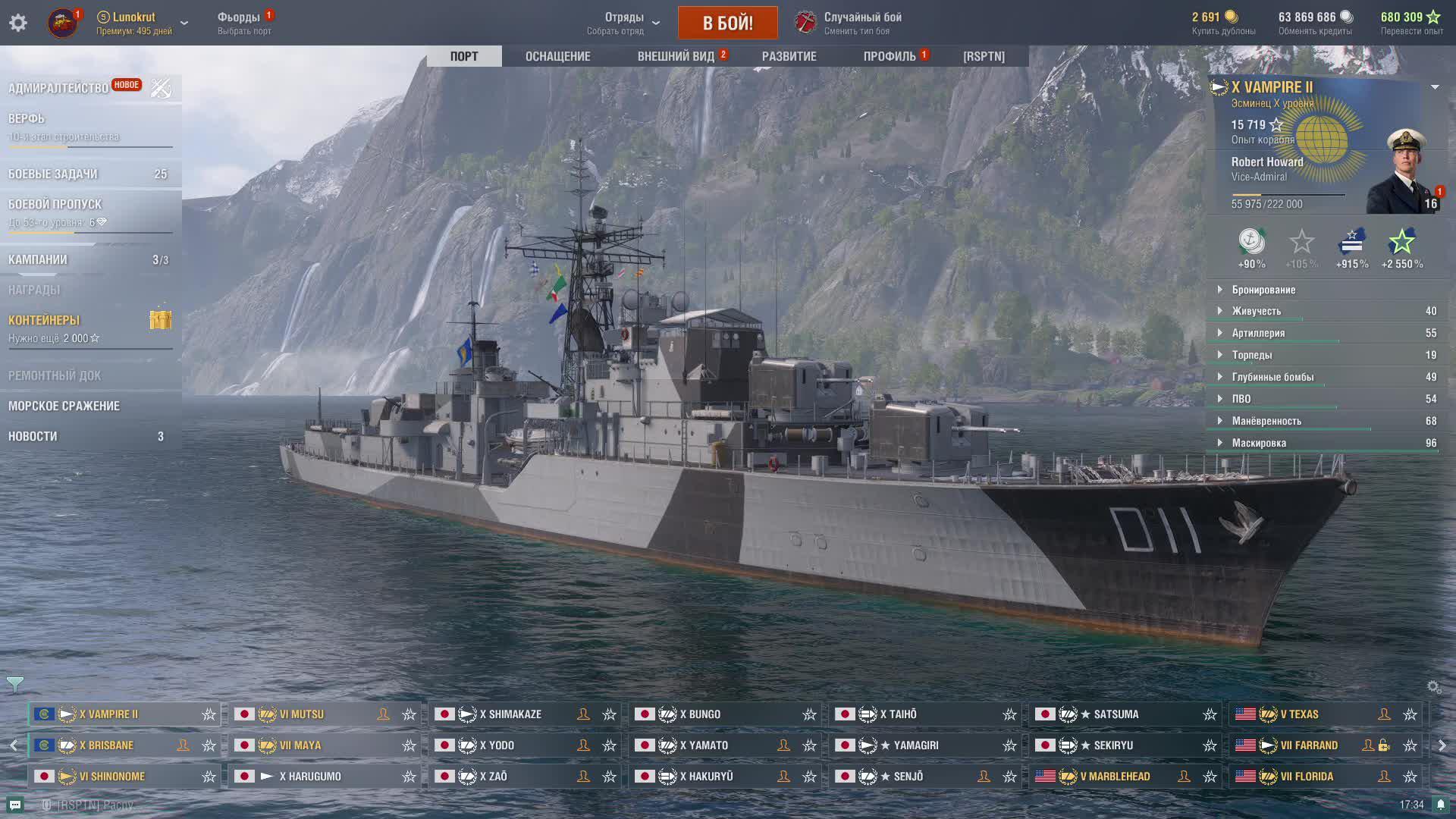This screenshot has width=1456, height=819.
Task: Select the РАЗВИТИЕ tab
Action: click(x=789, y=56)
